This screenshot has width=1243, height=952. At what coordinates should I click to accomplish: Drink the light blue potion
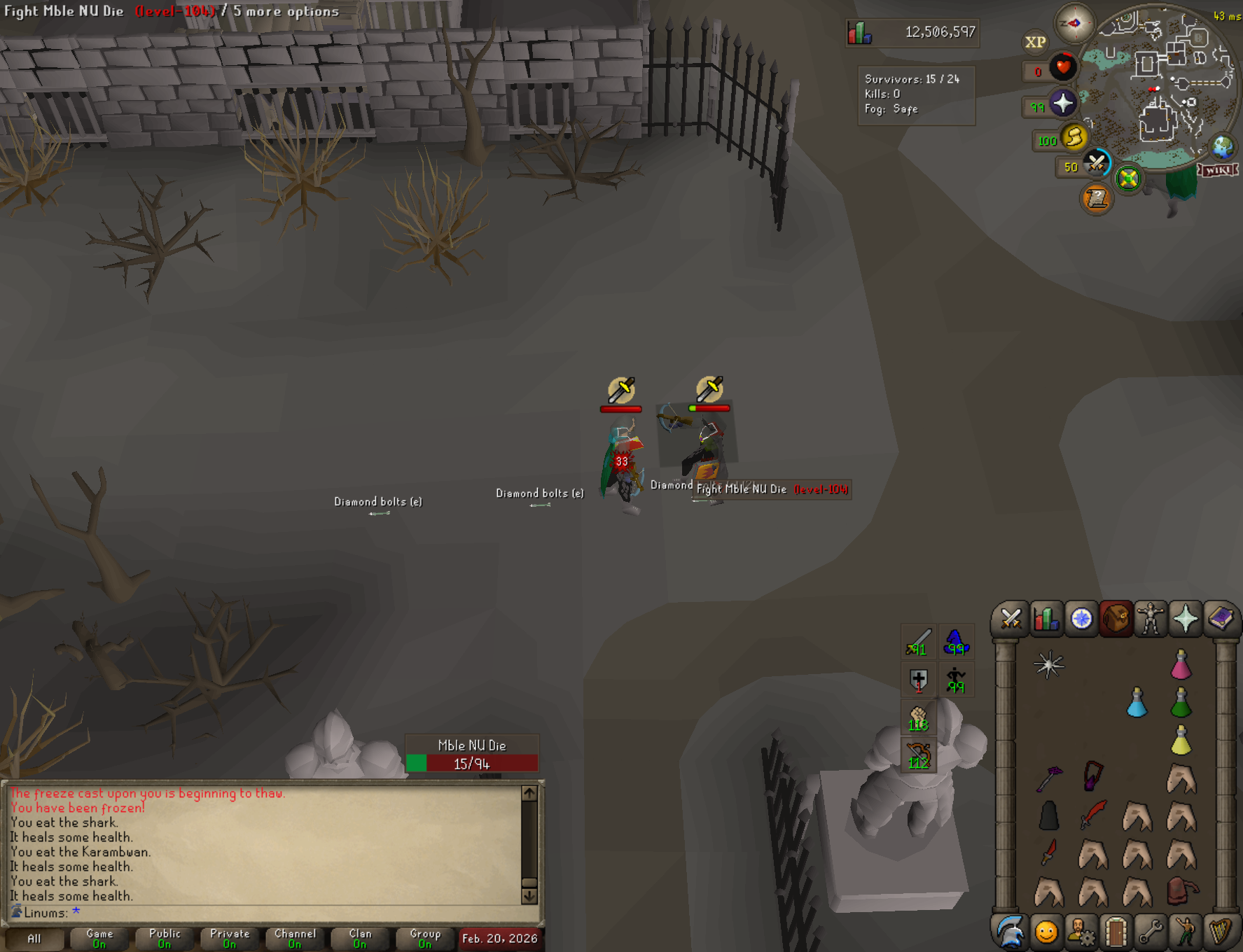click(1137, 702)
